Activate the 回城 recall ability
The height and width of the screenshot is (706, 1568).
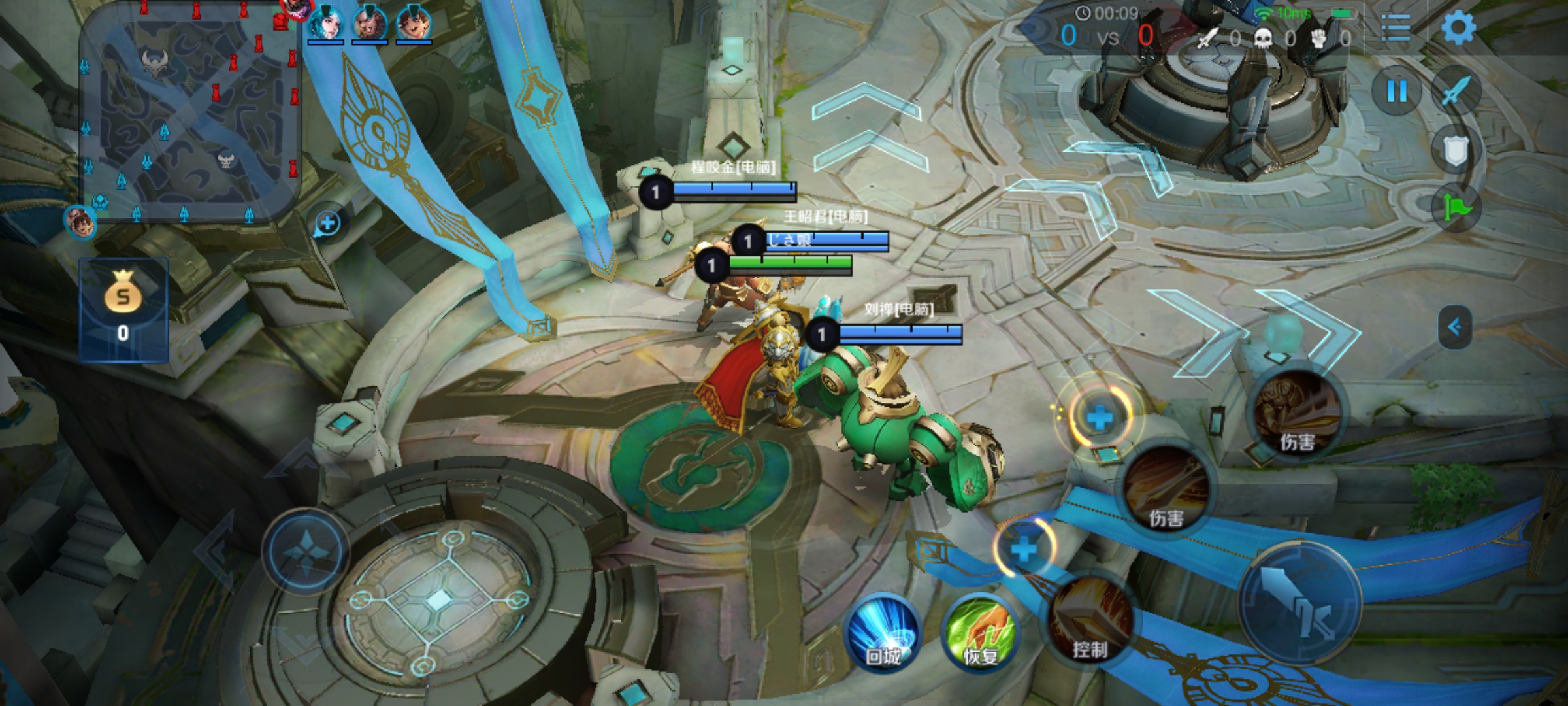click(883, 631)
